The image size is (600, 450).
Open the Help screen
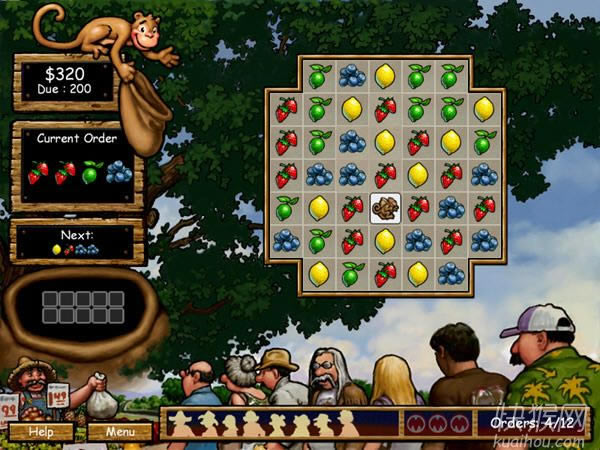pos(41,432)
